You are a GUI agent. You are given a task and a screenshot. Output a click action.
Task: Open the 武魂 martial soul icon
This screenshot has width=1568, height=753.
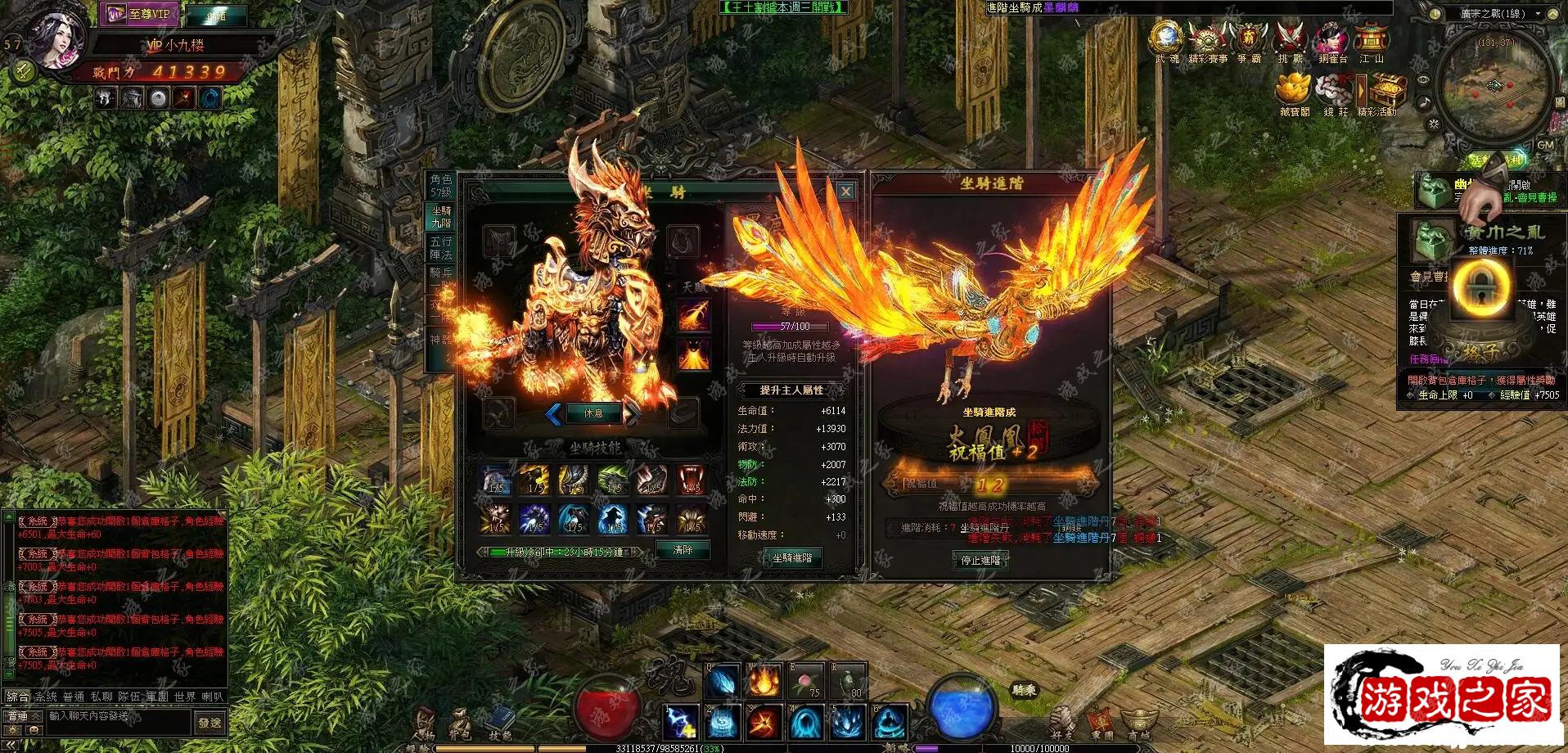point(1166,39)
